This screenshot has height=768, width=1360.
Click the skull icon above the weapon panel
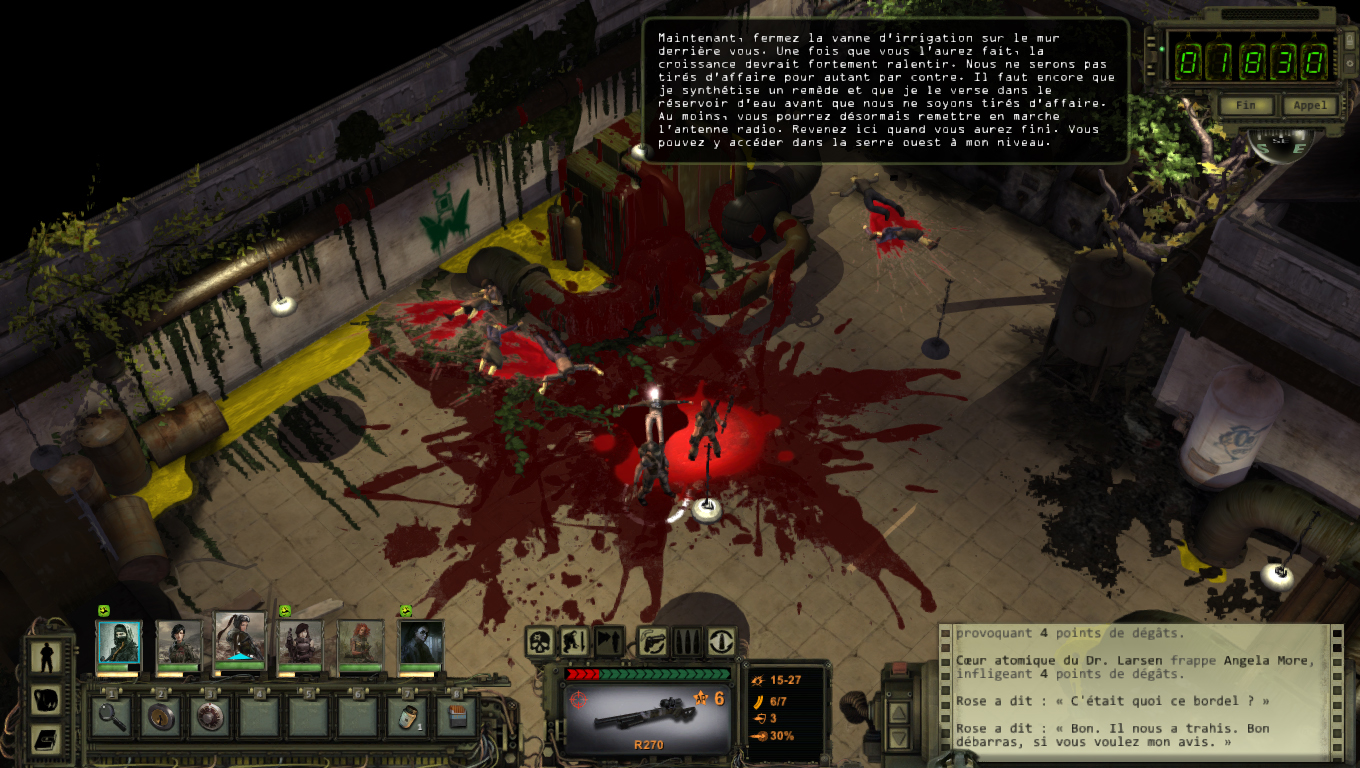click(x=541, y=641)
